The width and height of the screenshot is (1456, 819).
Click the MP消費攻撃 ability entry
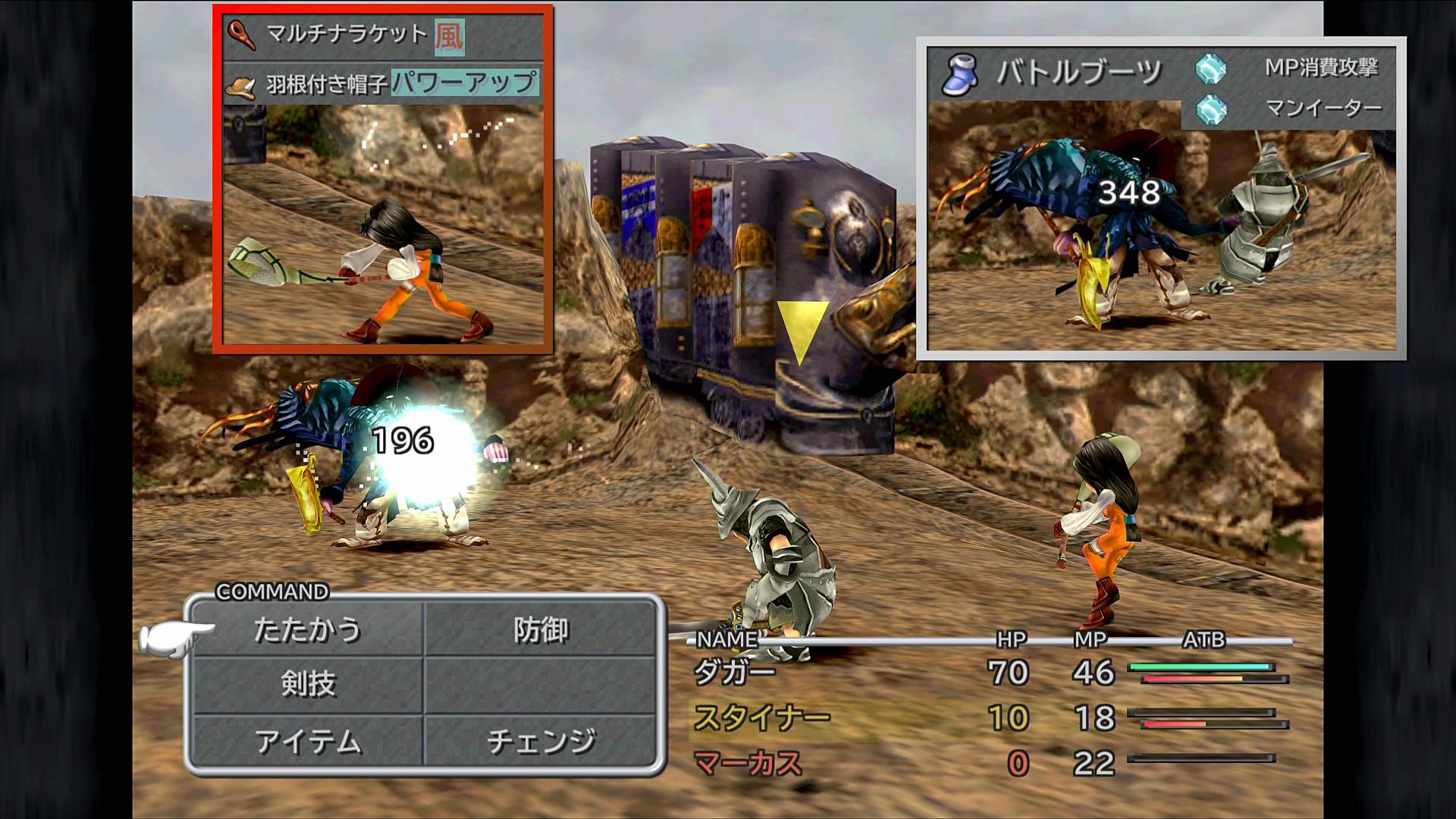click(x=1321, y=67)
